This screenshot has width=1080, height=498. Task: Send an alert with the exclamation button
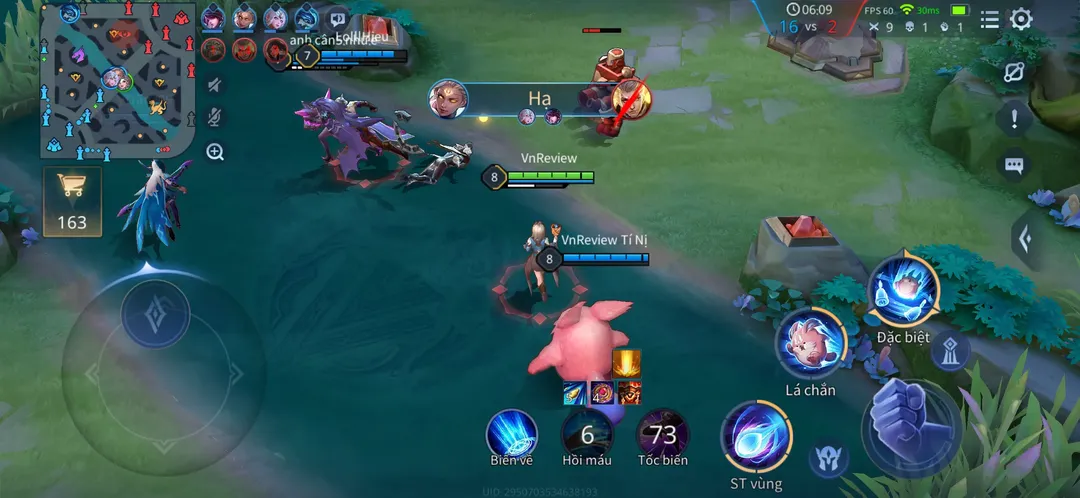(1014, 119)
